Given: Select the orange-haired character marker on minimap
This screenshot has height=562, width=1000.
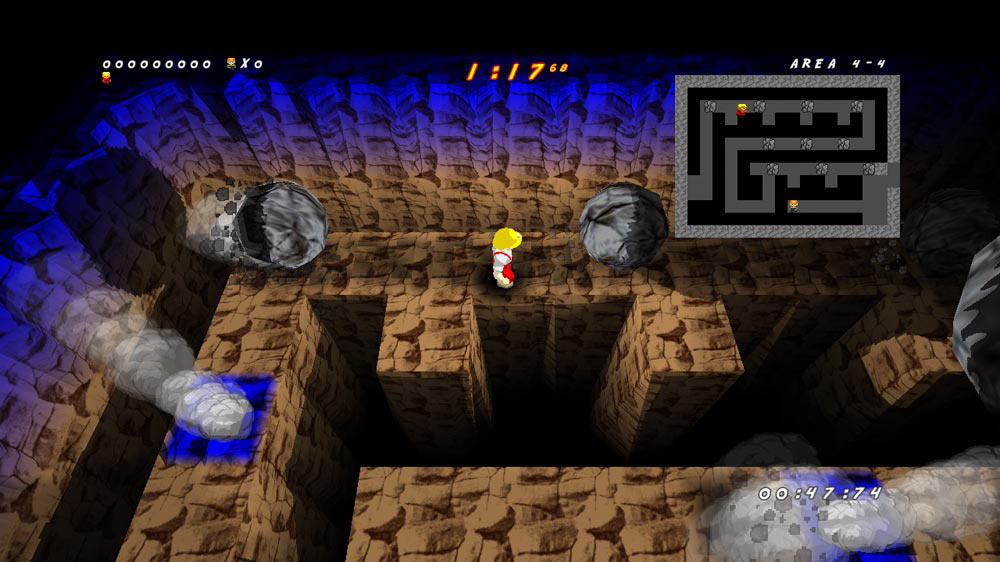Looking at the screenshot, I should [793, 205].
